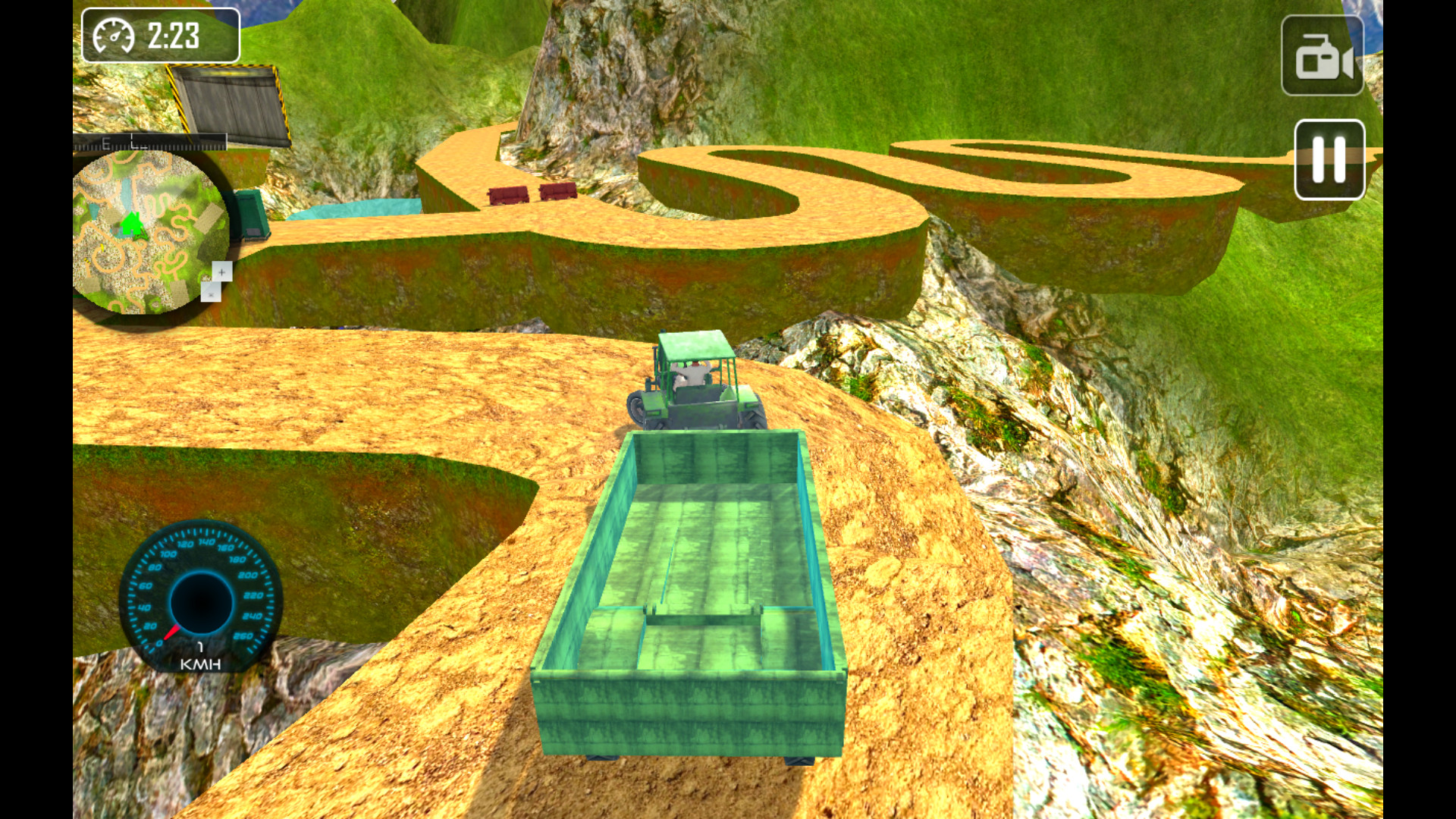Zoom out the minimap with the minus icon
This screenshot has height=819, width=1456.
211,294
